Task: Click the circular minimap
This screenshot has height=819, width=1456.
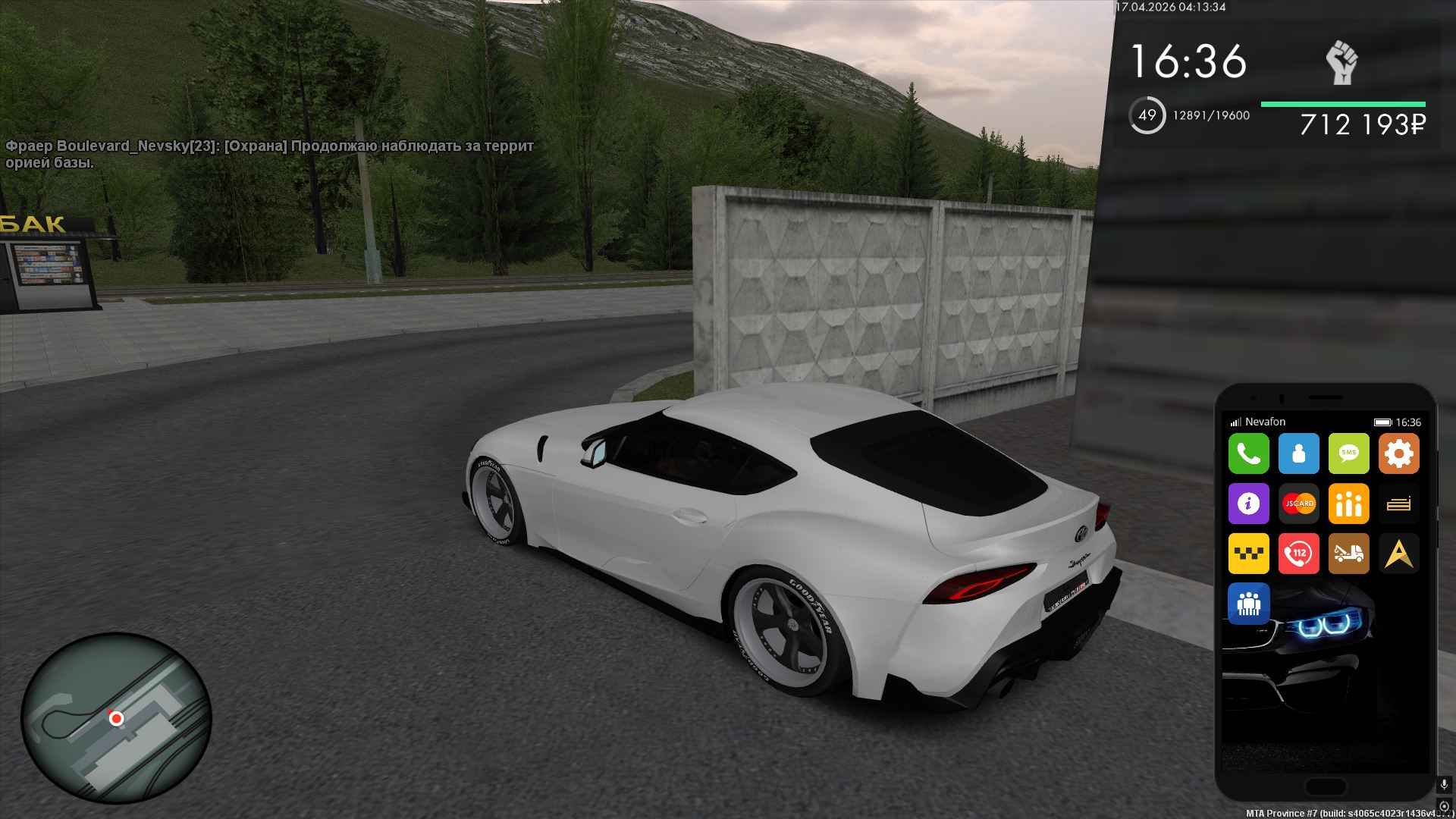Action: click(x=116, y=717)
